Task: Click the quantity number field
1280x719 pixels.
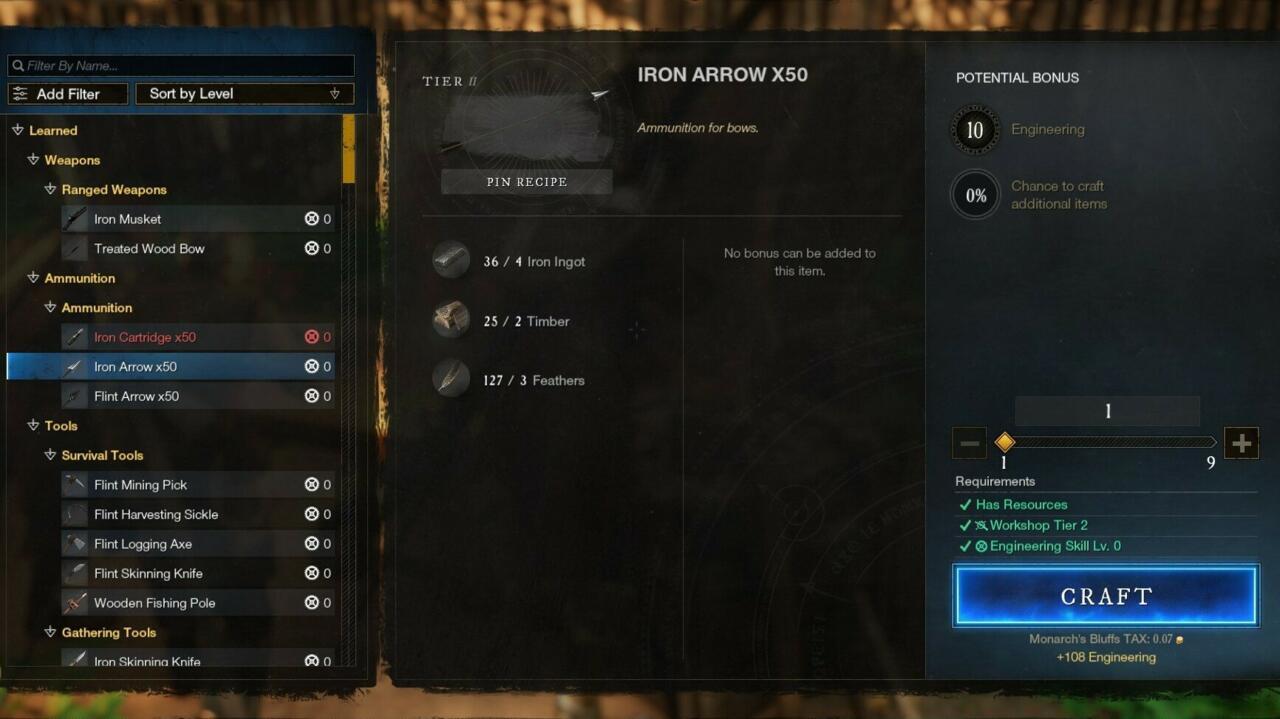Action: click(1107, 411)
